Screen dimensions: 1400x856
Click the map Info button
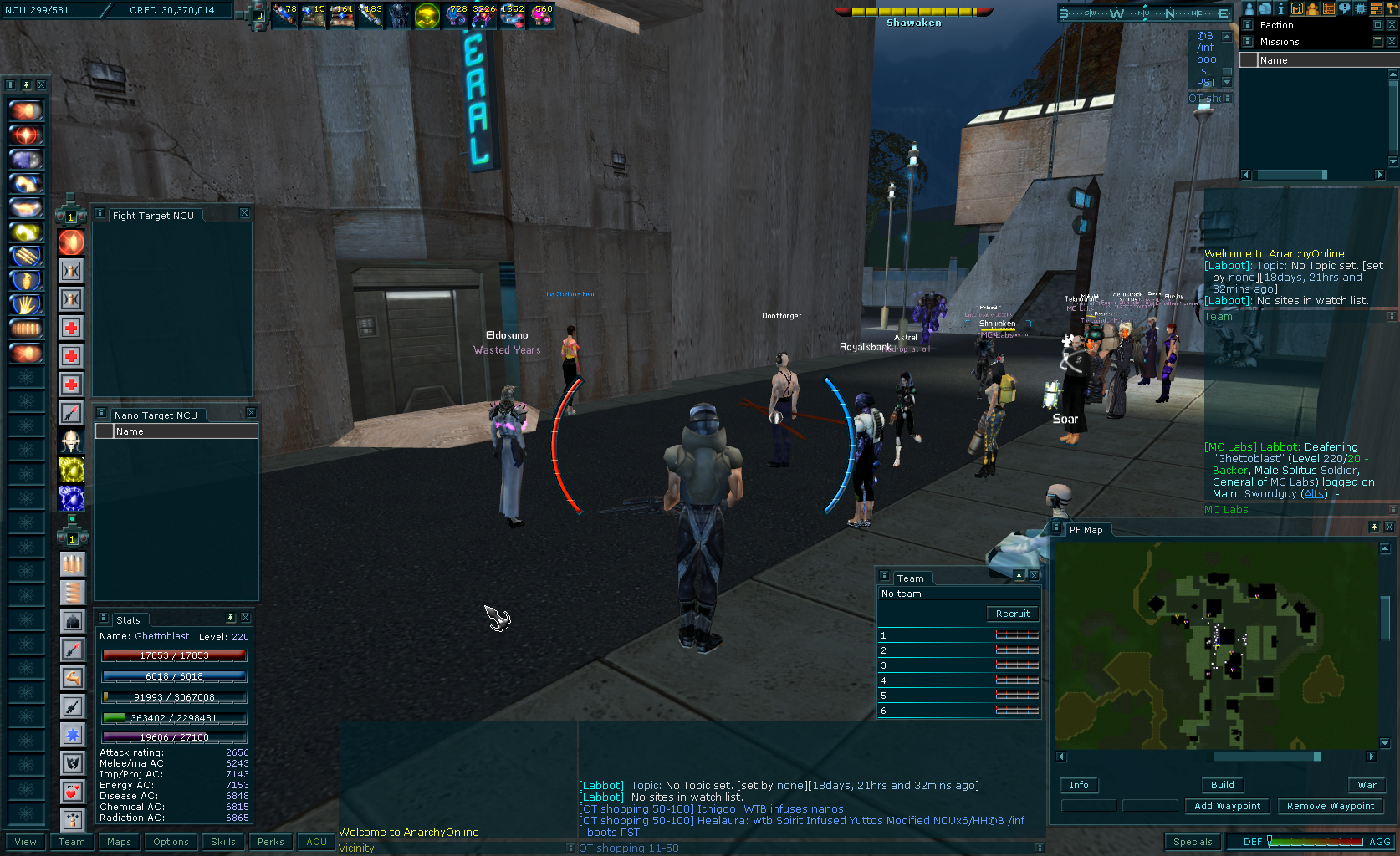click(1079, 785)
